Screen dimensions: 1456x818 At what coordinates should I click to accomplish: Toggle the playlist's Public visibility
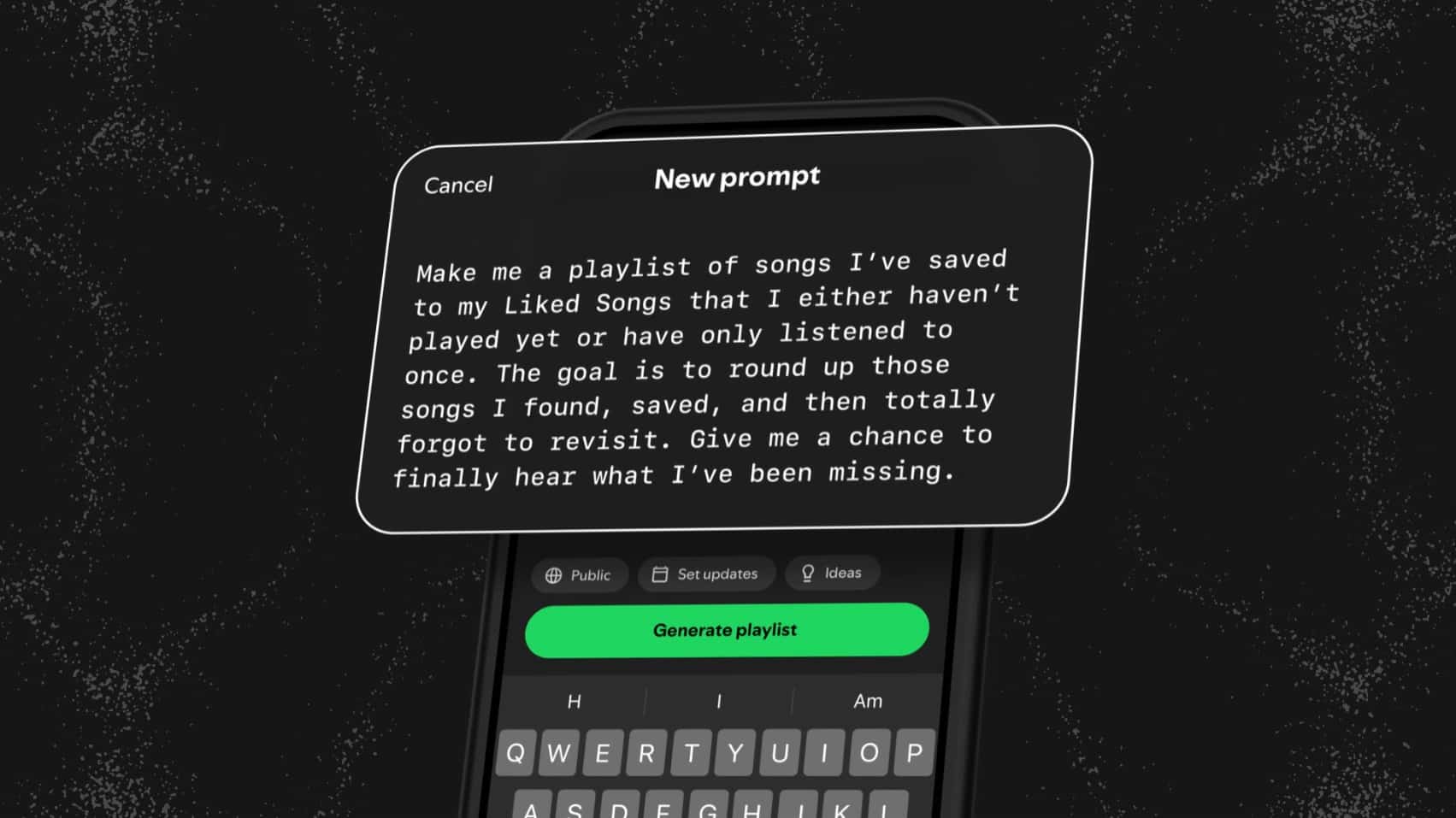(x=580, y=575)
